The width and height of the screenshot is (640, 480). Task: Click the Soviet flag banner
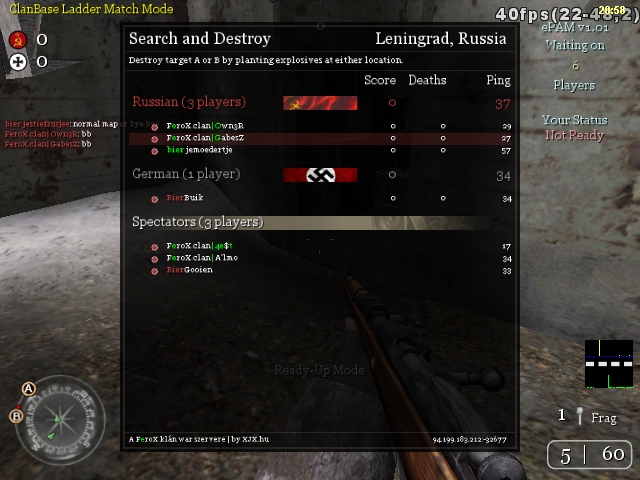[320, 102]
